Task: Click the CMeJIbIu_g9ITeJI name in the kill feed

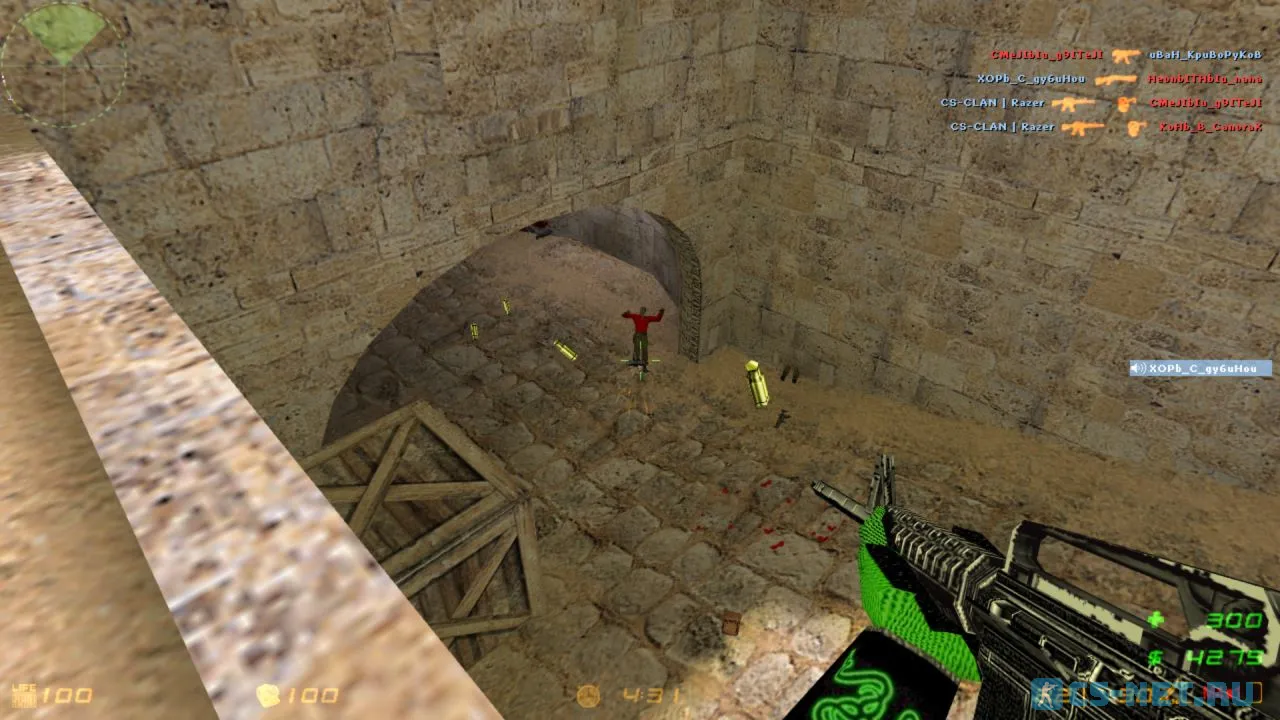Action: (x=1045, y=56)
